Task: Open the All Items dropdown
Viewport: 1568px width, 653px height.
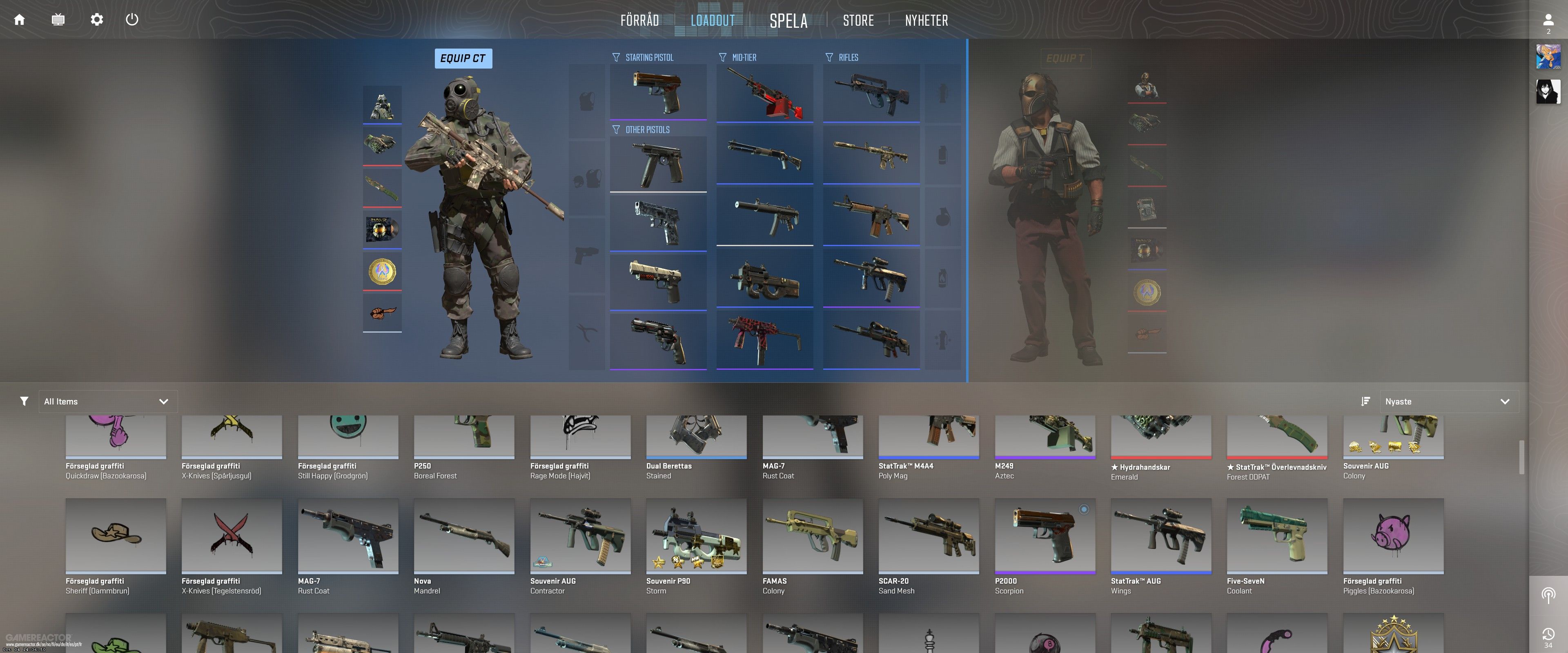Action: [x=108, y=401]
